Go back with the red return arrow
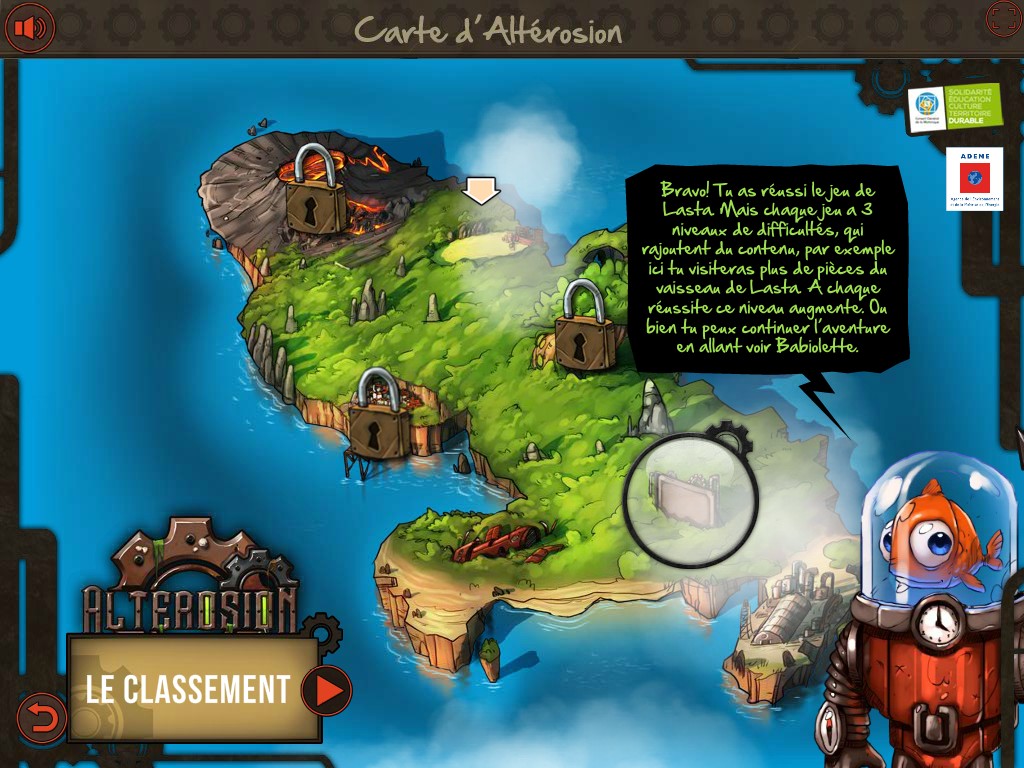 [42, 718]
